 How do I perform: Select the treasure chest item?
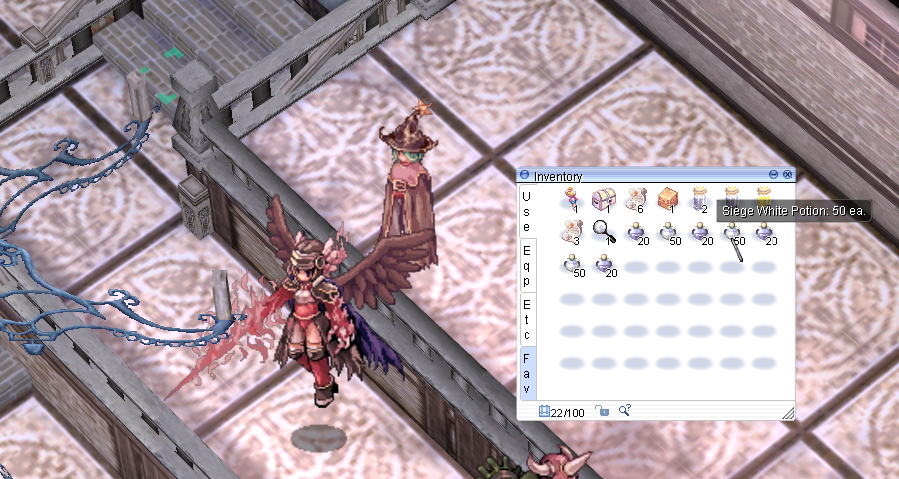pos(603,199)
